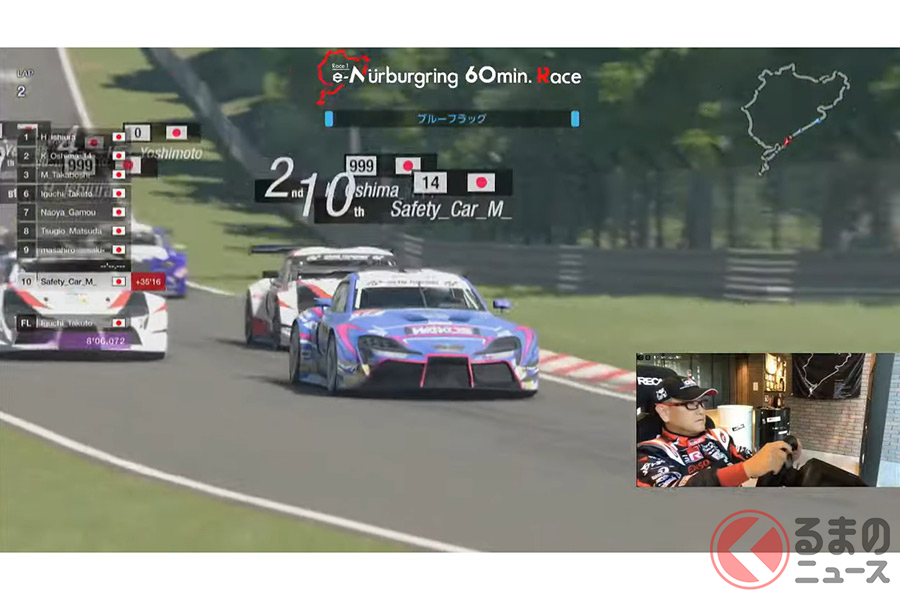Select Naoya_Gamou in the standings list
The height and width of the screenshot is (600, 900).
(x=70, y=212)
